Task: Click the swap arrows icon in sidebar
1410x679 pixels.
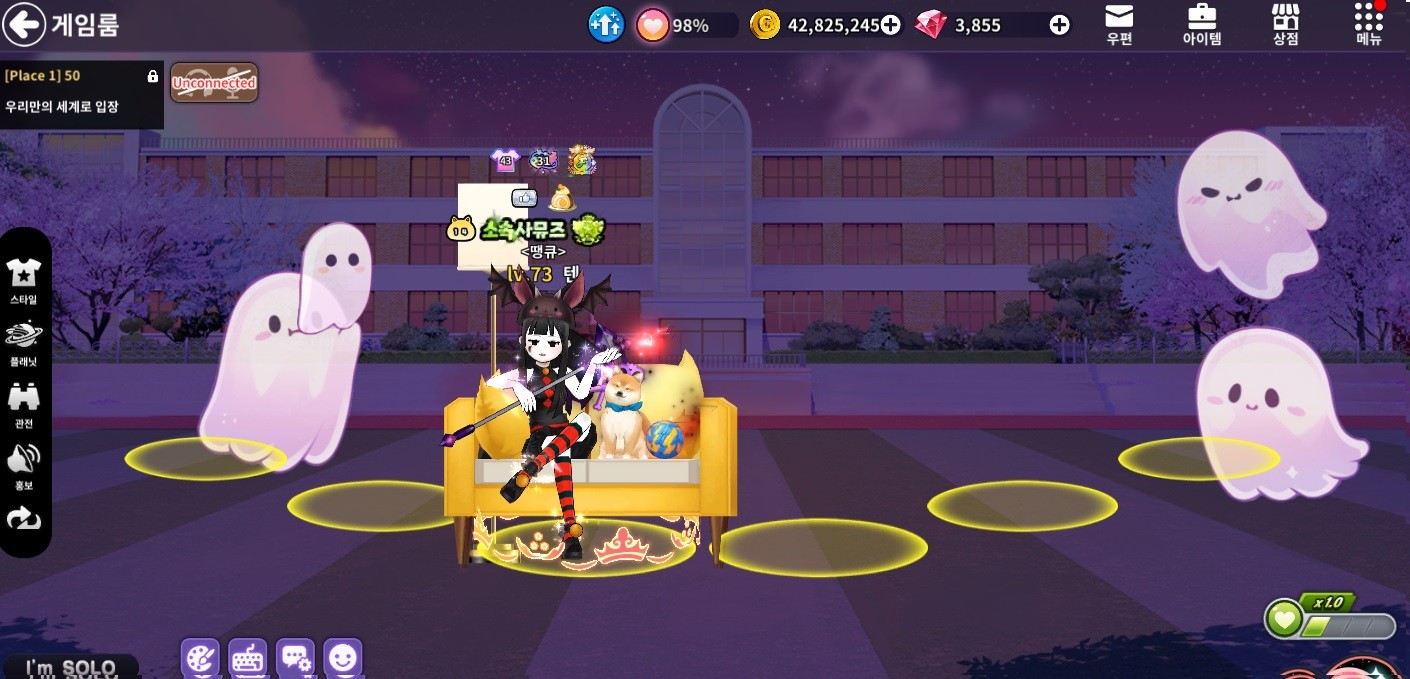Action: [24, 518]
